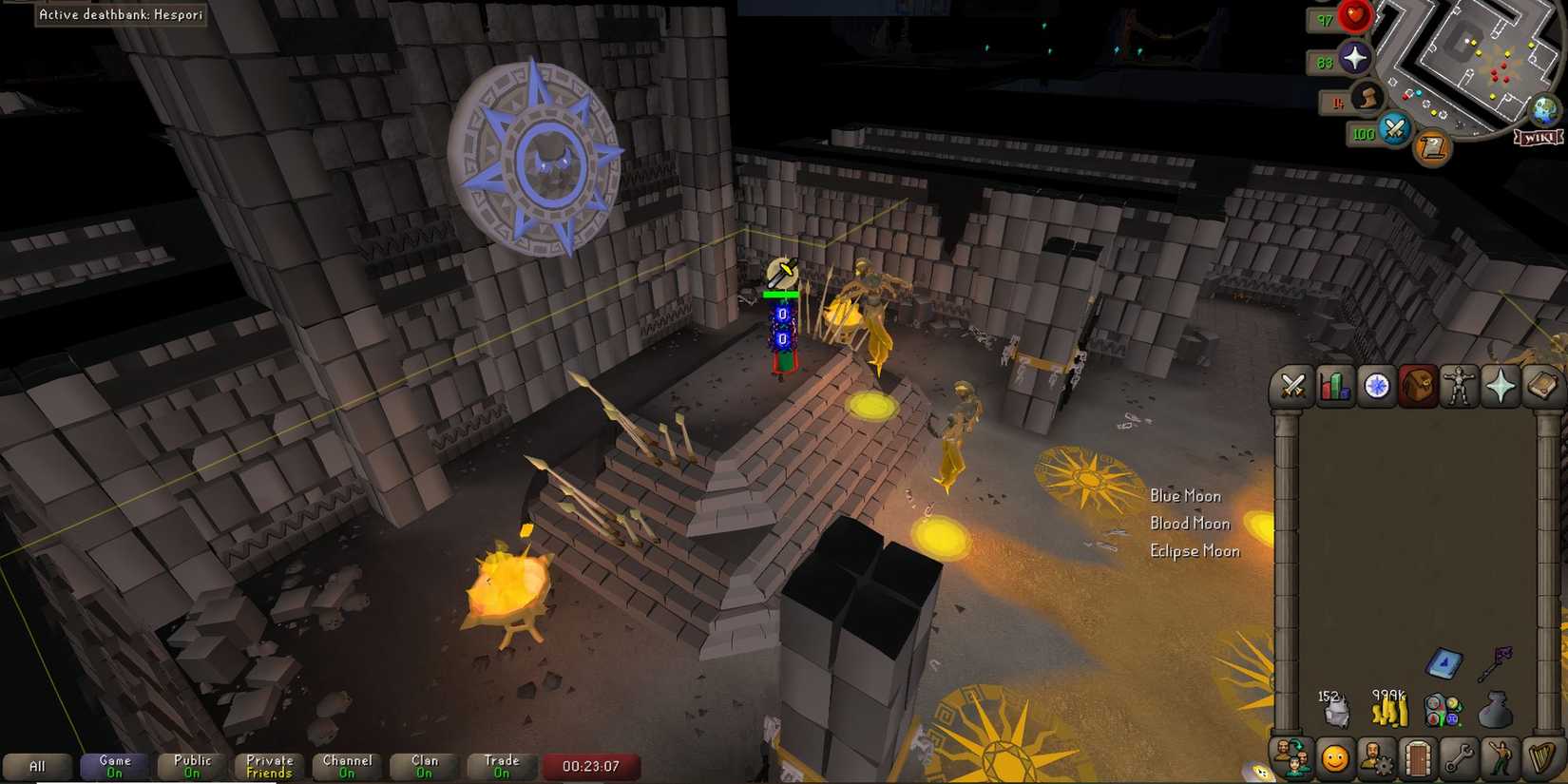1568x784 pixels.
Task: Open the Combat Options tab with crossed swords
Action: point(1291,387)
